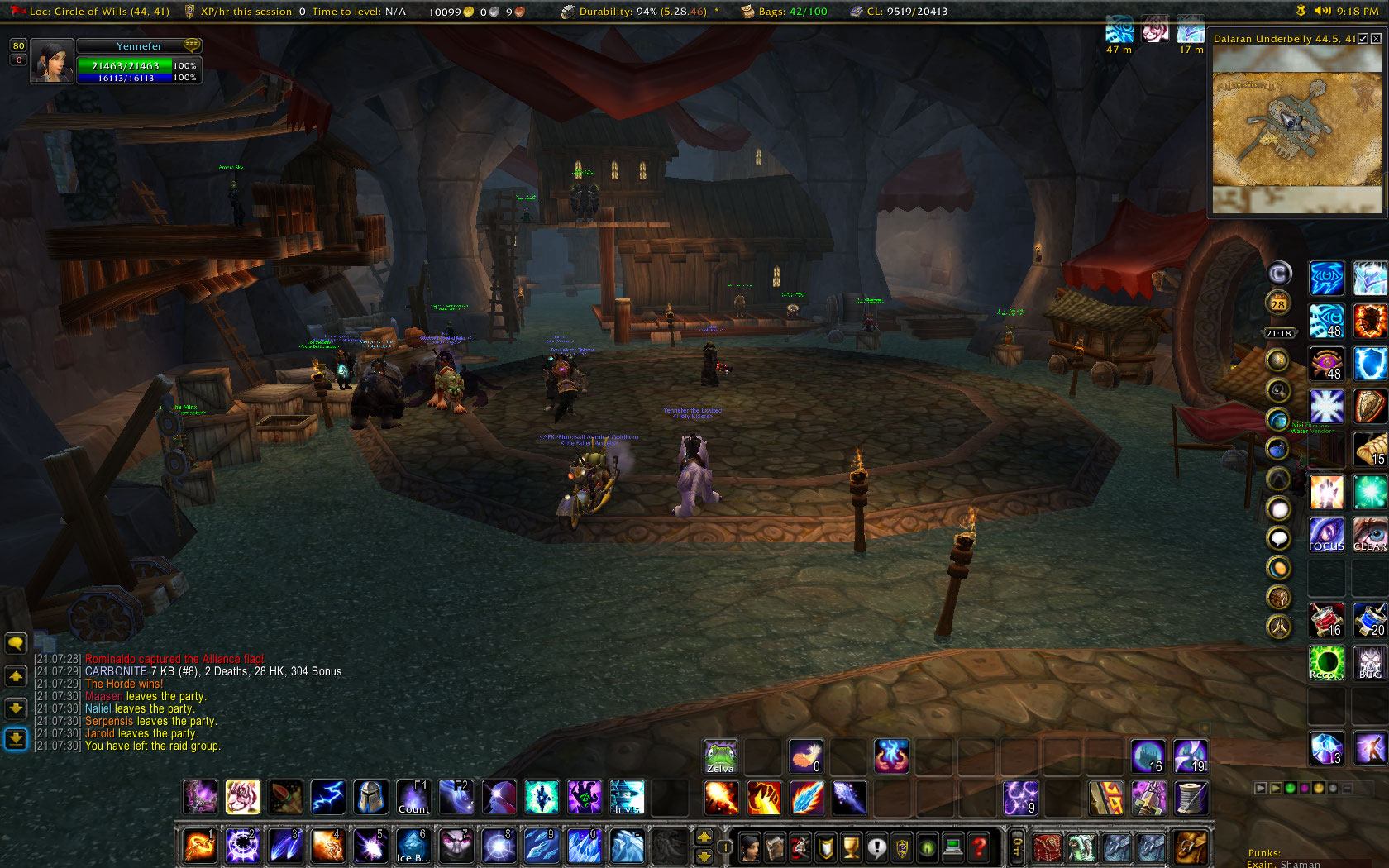Click the Bags 42/100 display in top bar
The height and width of the screenshot is (868, 1389).
(785, 12)
